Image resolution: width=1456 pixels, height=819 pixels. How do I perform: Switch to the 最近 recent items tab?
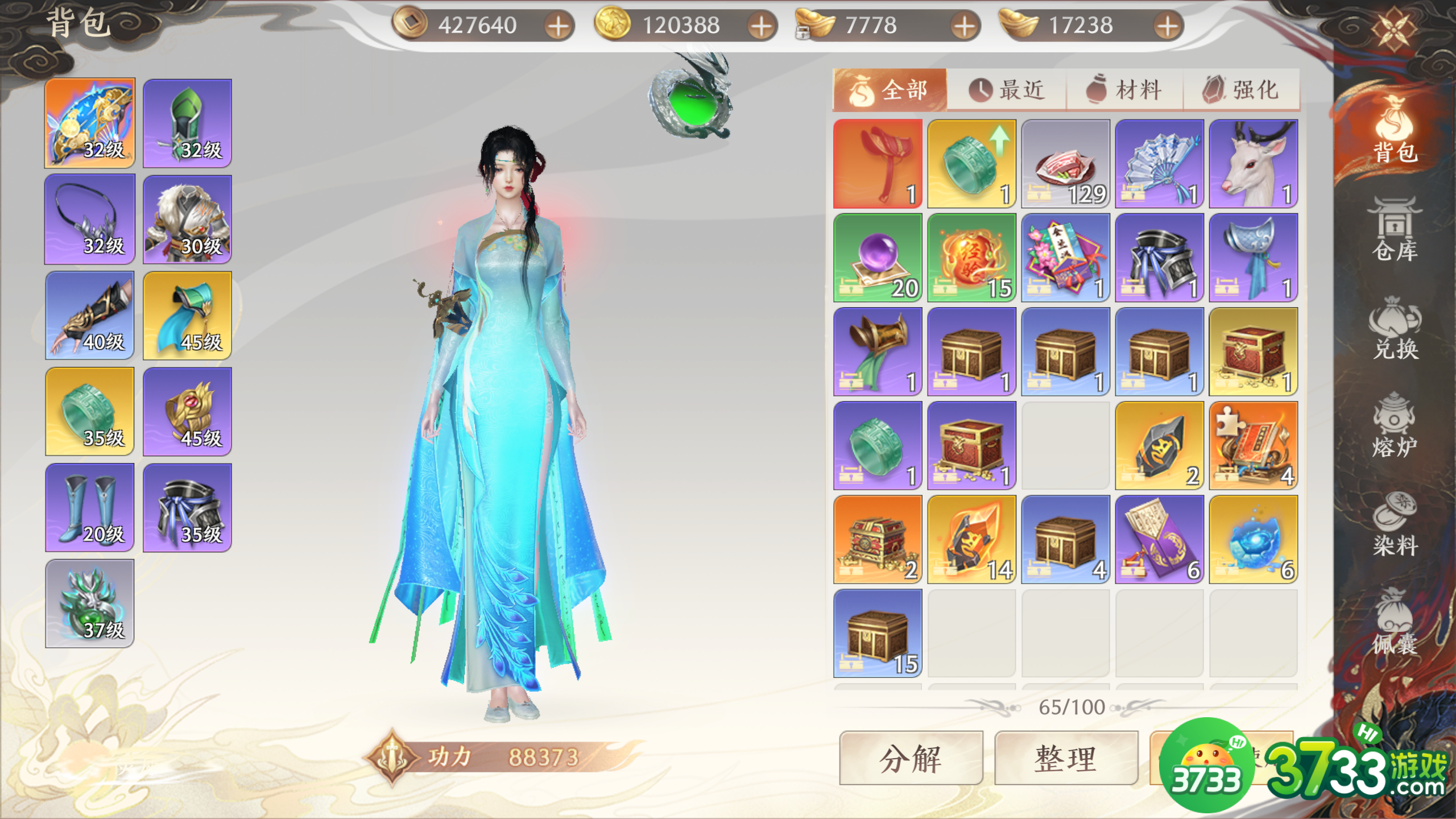[1007, 90]
